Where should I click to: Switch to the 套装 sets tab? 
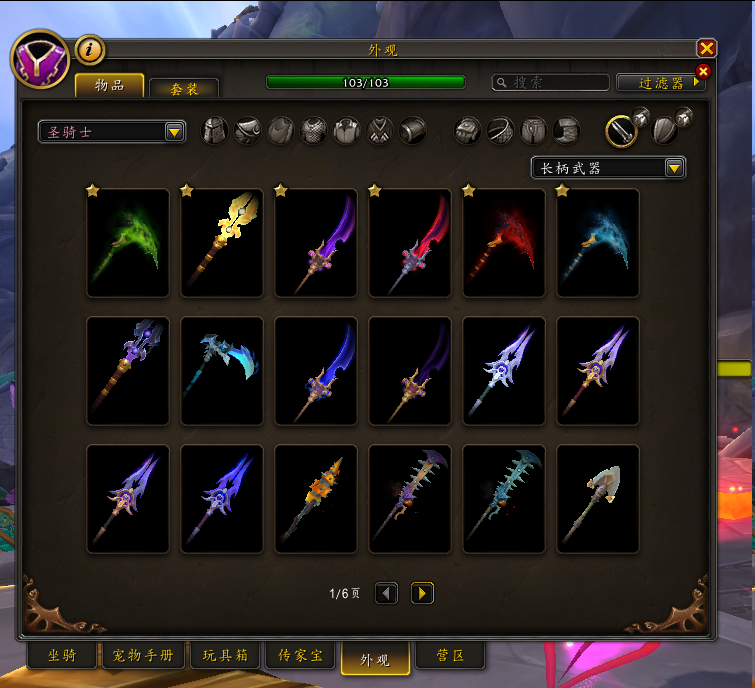[184, 88]
